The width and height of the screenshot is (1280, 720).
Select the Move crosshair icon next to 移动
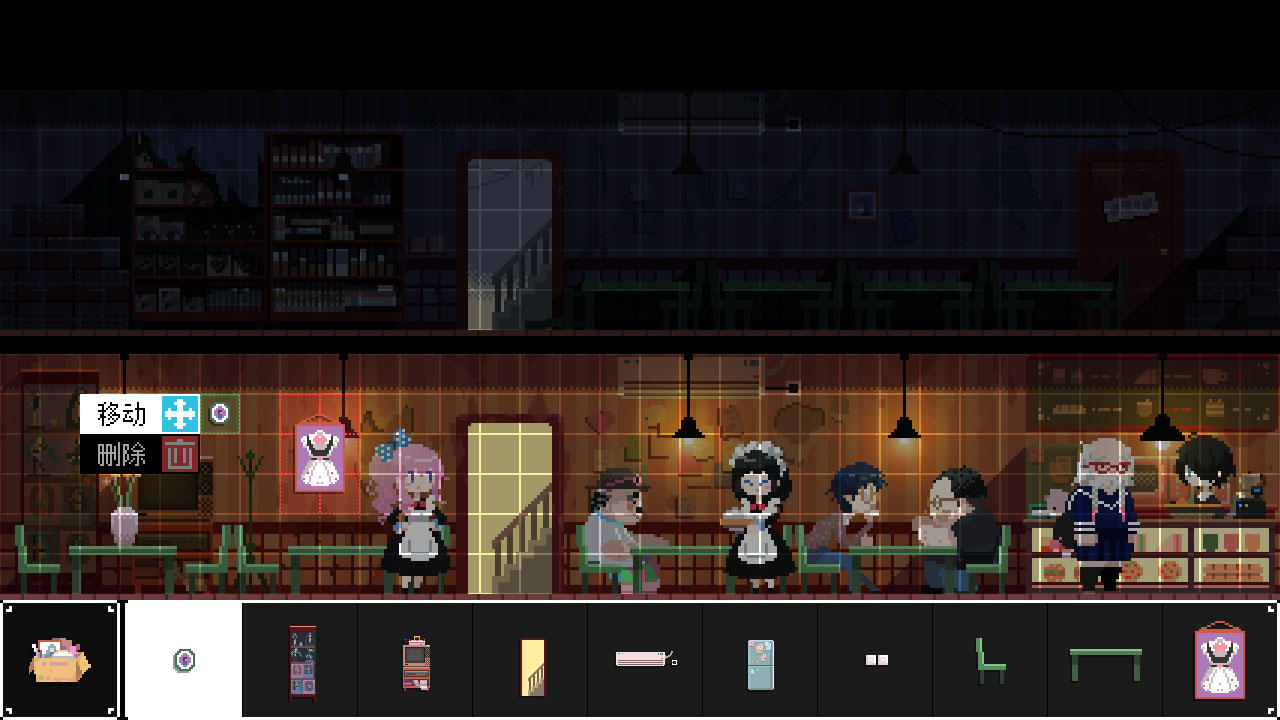[179, 412]
